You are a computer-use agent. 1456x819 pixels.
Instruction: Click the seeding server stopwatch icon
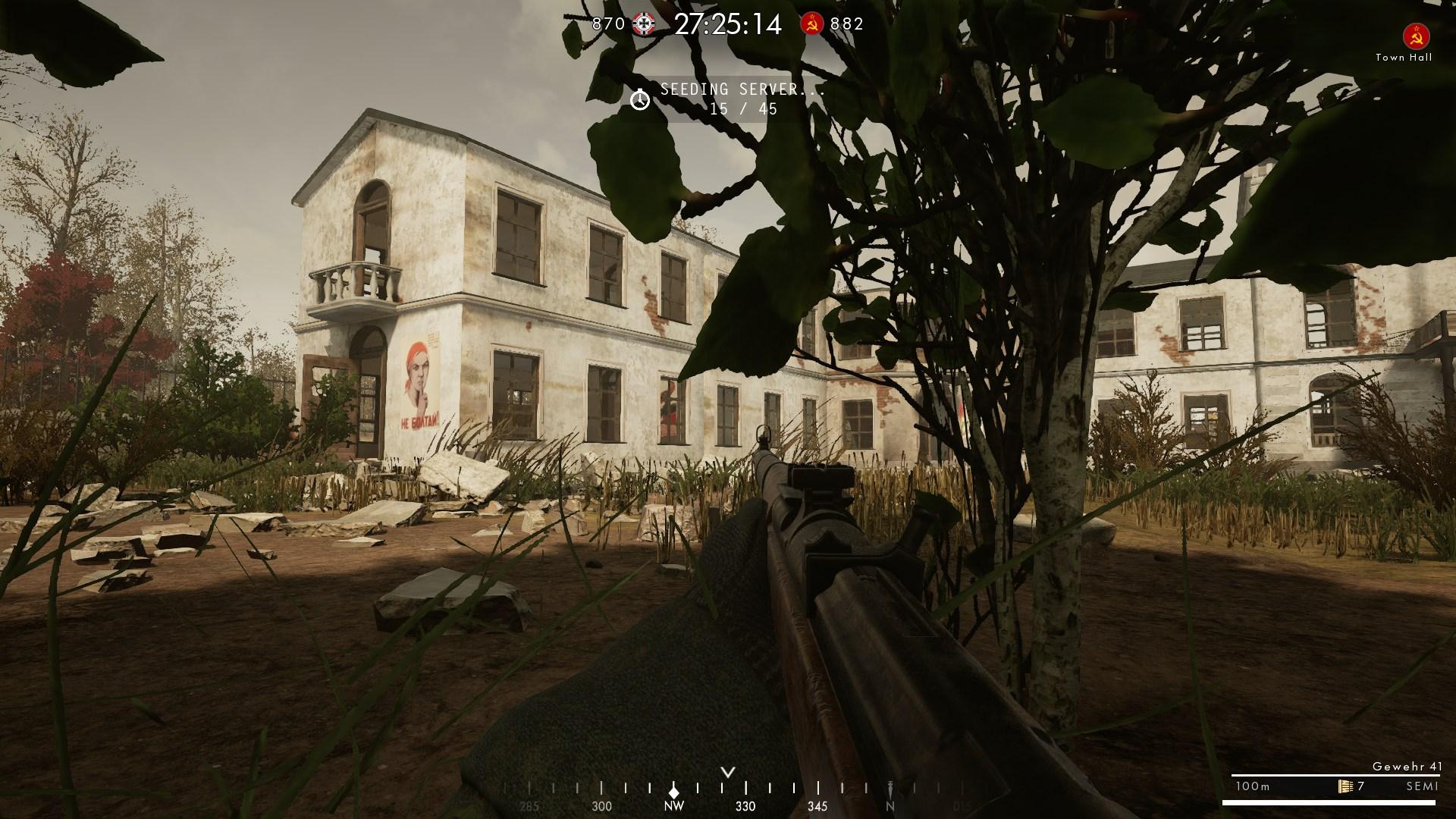pos(640,99)
